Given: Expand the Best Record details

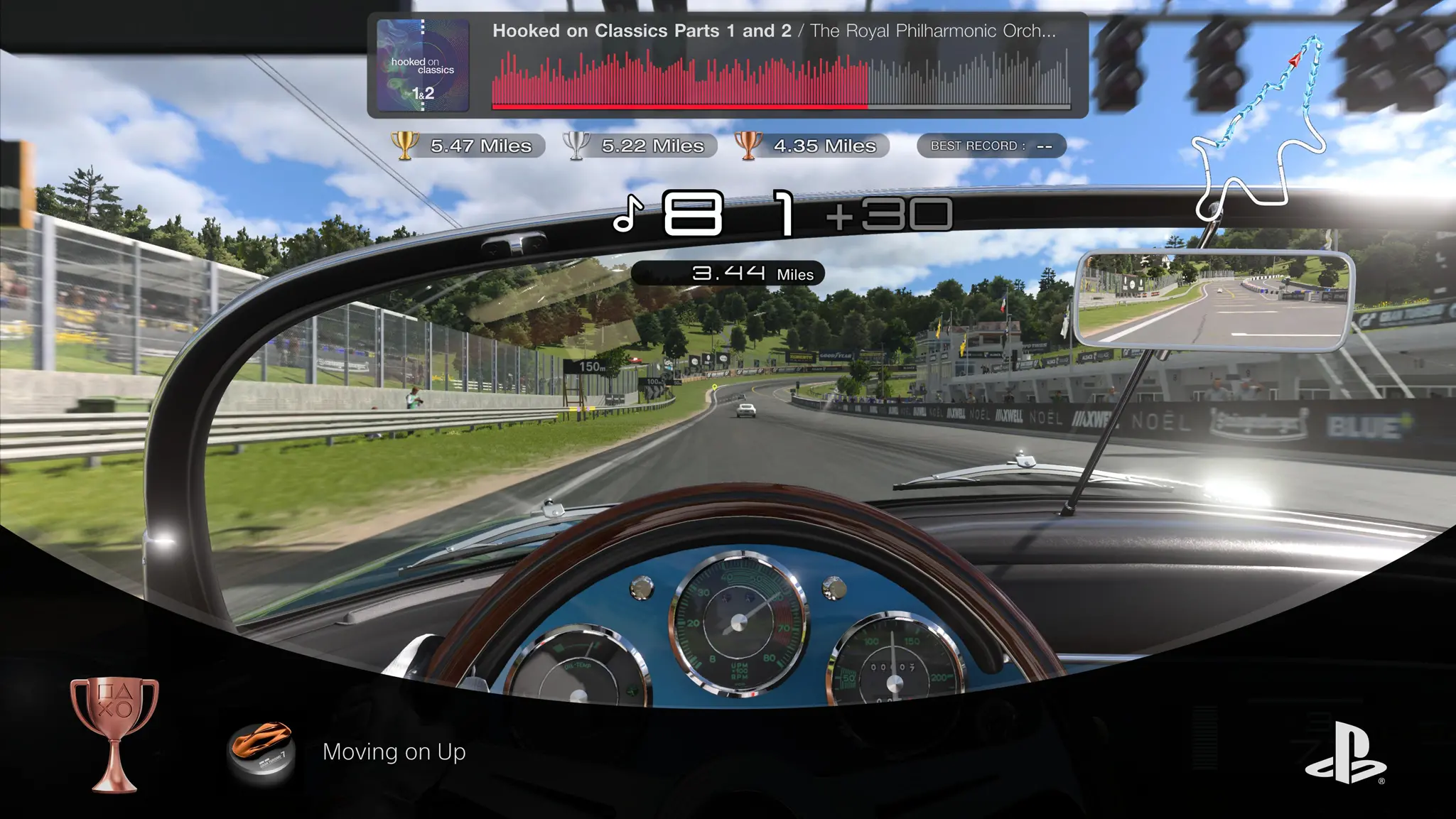Looking at the screenshot, I should [991, 145].
